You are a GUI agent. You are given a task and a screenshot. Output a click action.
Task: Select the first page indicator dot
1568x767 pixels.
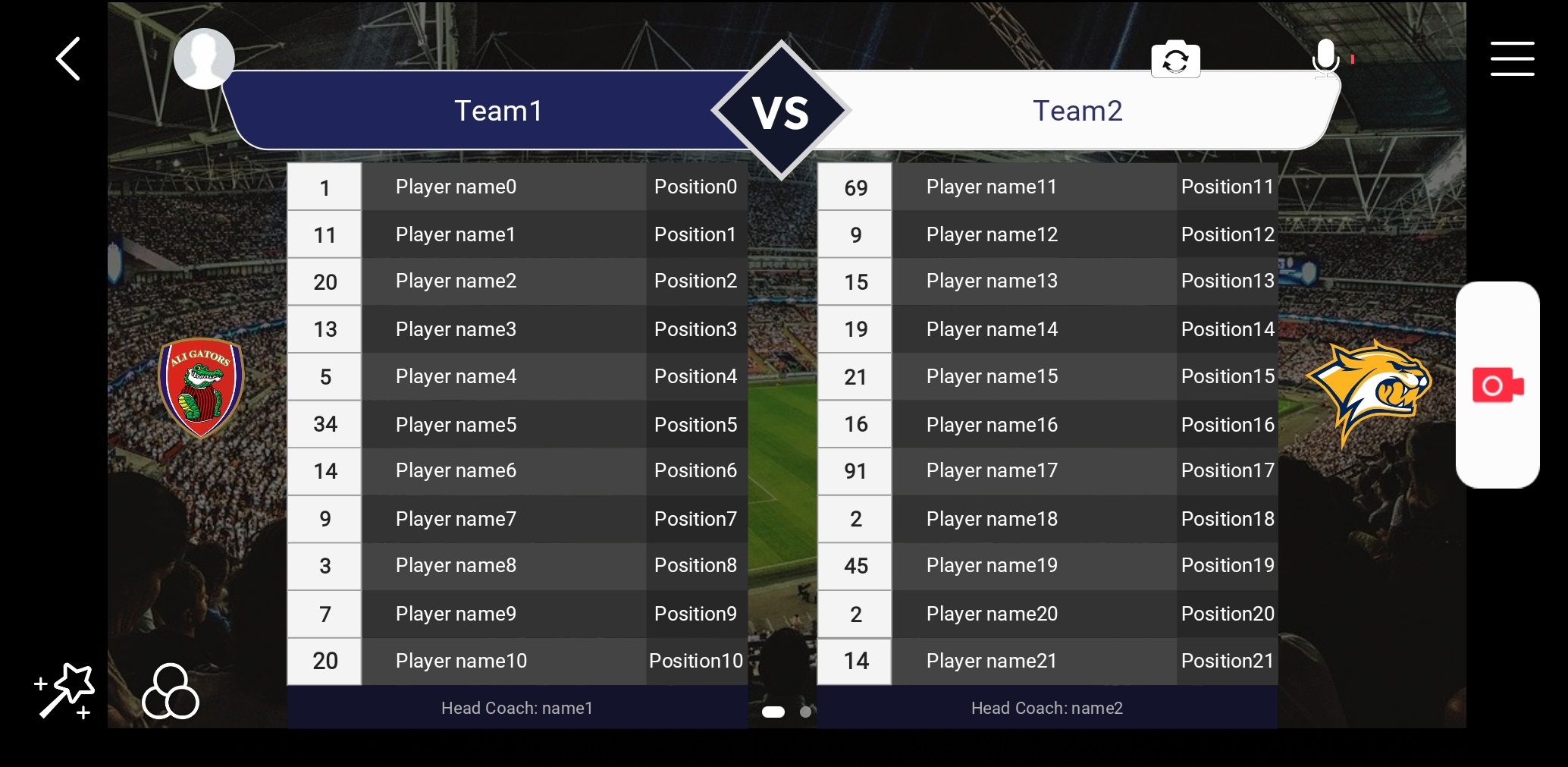[x=774, y=712]
